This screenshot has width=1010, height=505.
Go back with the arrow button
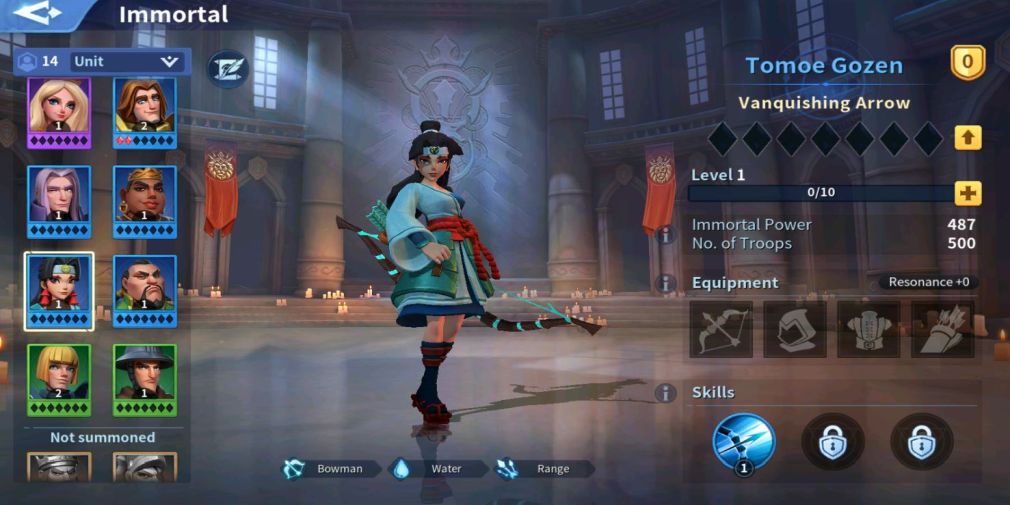pos(38,14)
